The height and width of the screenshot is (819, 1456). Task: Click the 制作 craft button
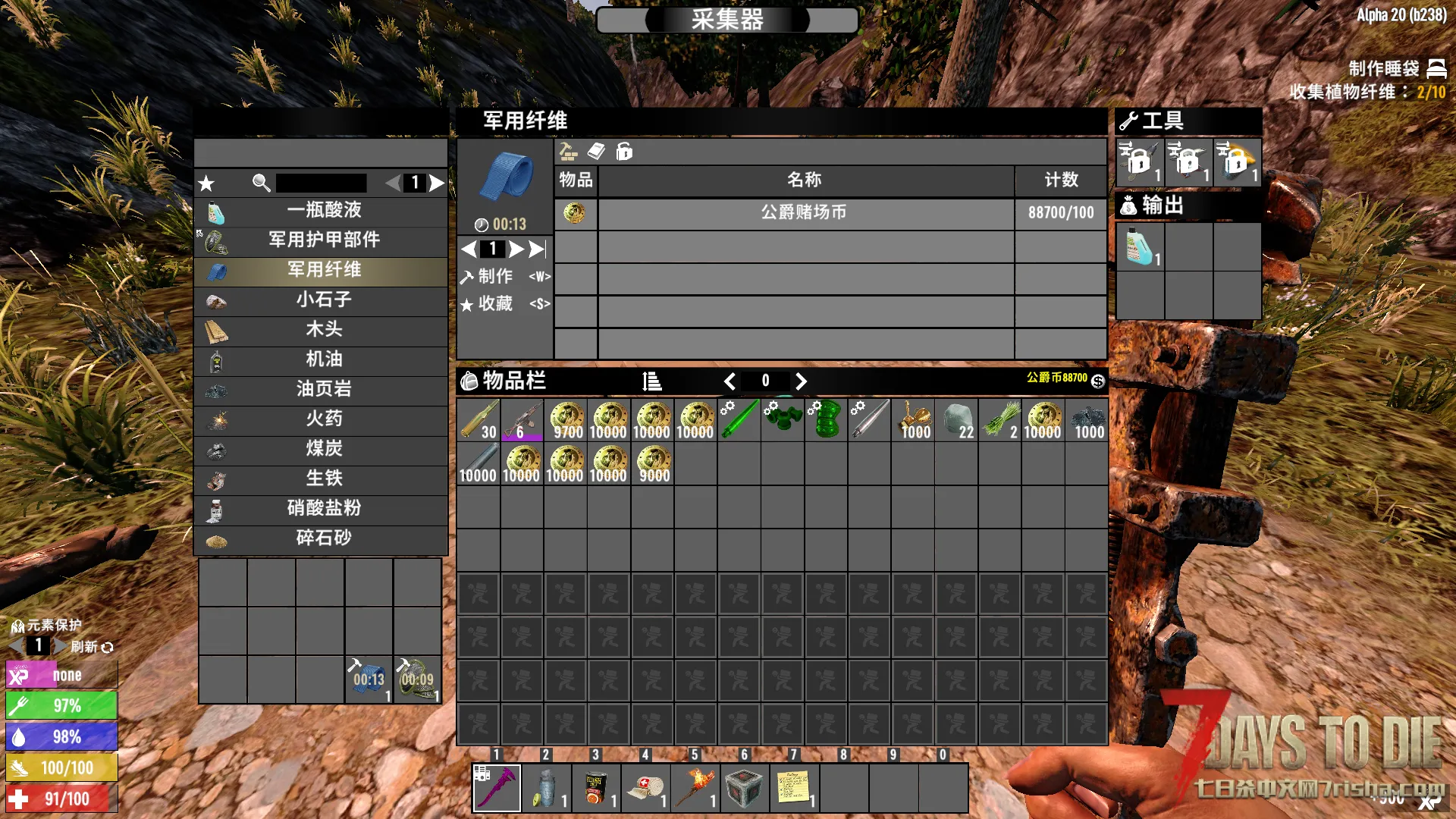click(x=496, y=277)
